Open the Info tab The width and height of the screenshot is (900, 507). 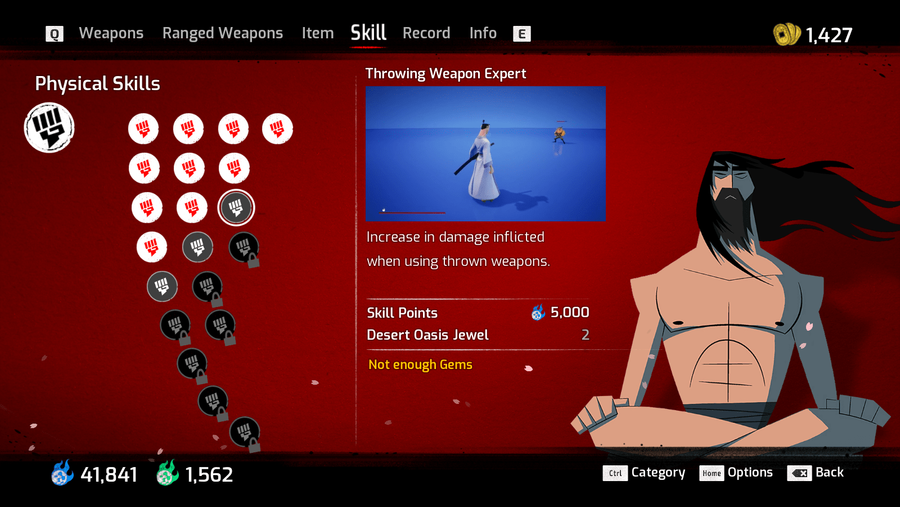tap(483, 33)
